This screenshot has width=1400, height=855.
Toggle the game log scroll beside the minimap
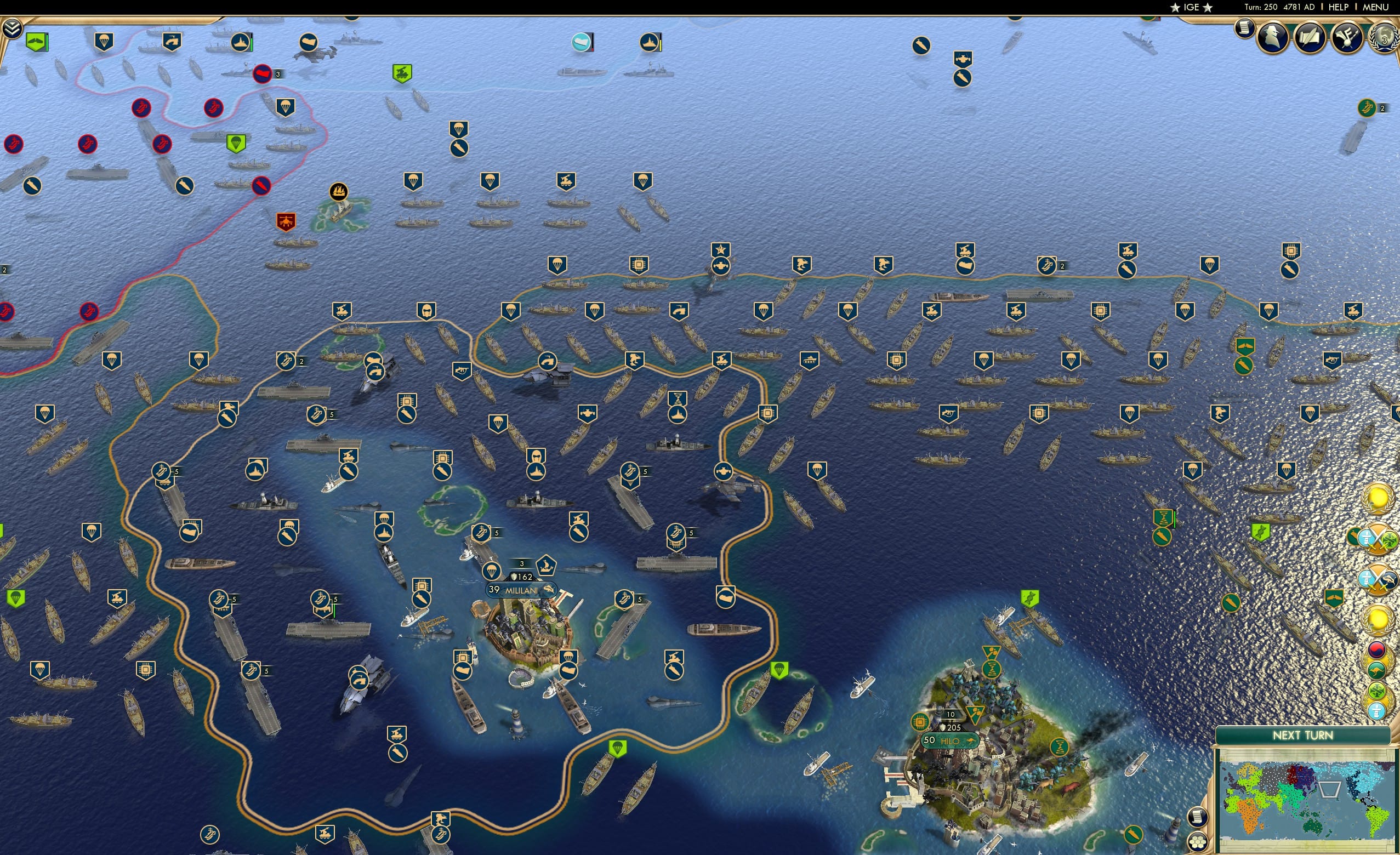click(1198, 818)
